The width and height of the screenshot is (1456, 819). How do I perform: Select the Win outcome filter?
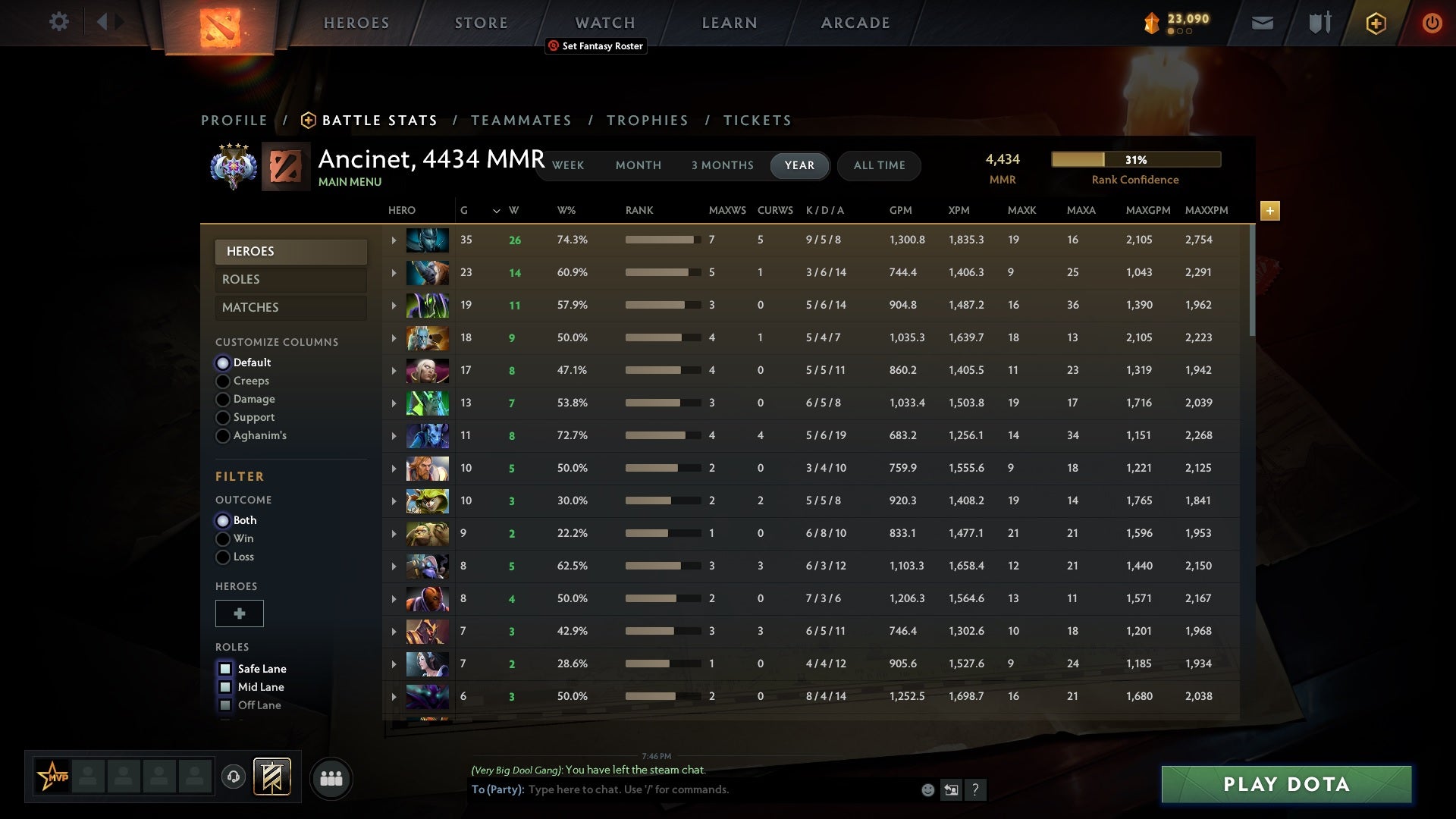coord(223,538)
